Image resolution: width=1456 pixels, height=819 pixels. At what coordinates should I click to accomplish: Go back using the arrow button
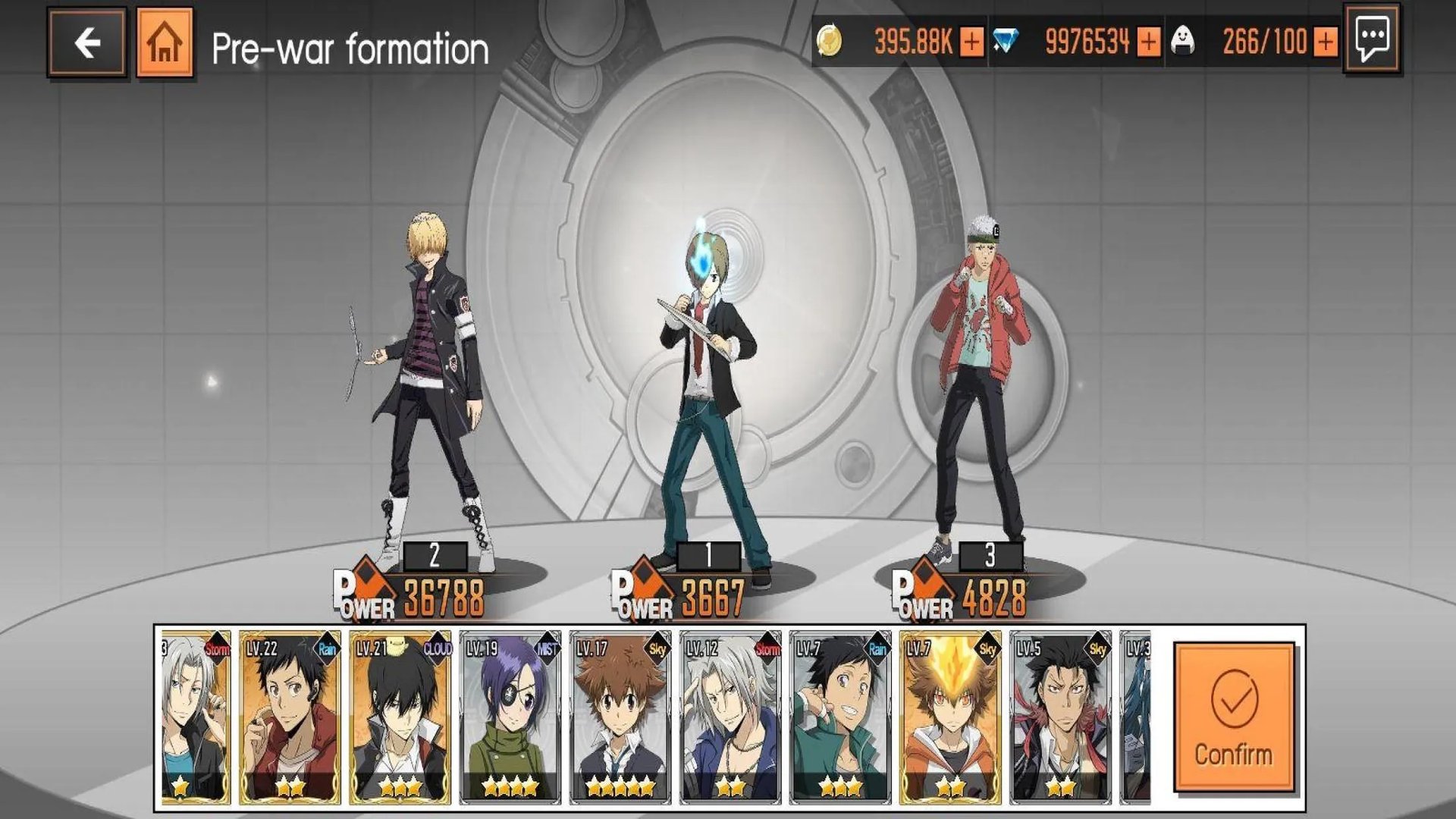86,42
